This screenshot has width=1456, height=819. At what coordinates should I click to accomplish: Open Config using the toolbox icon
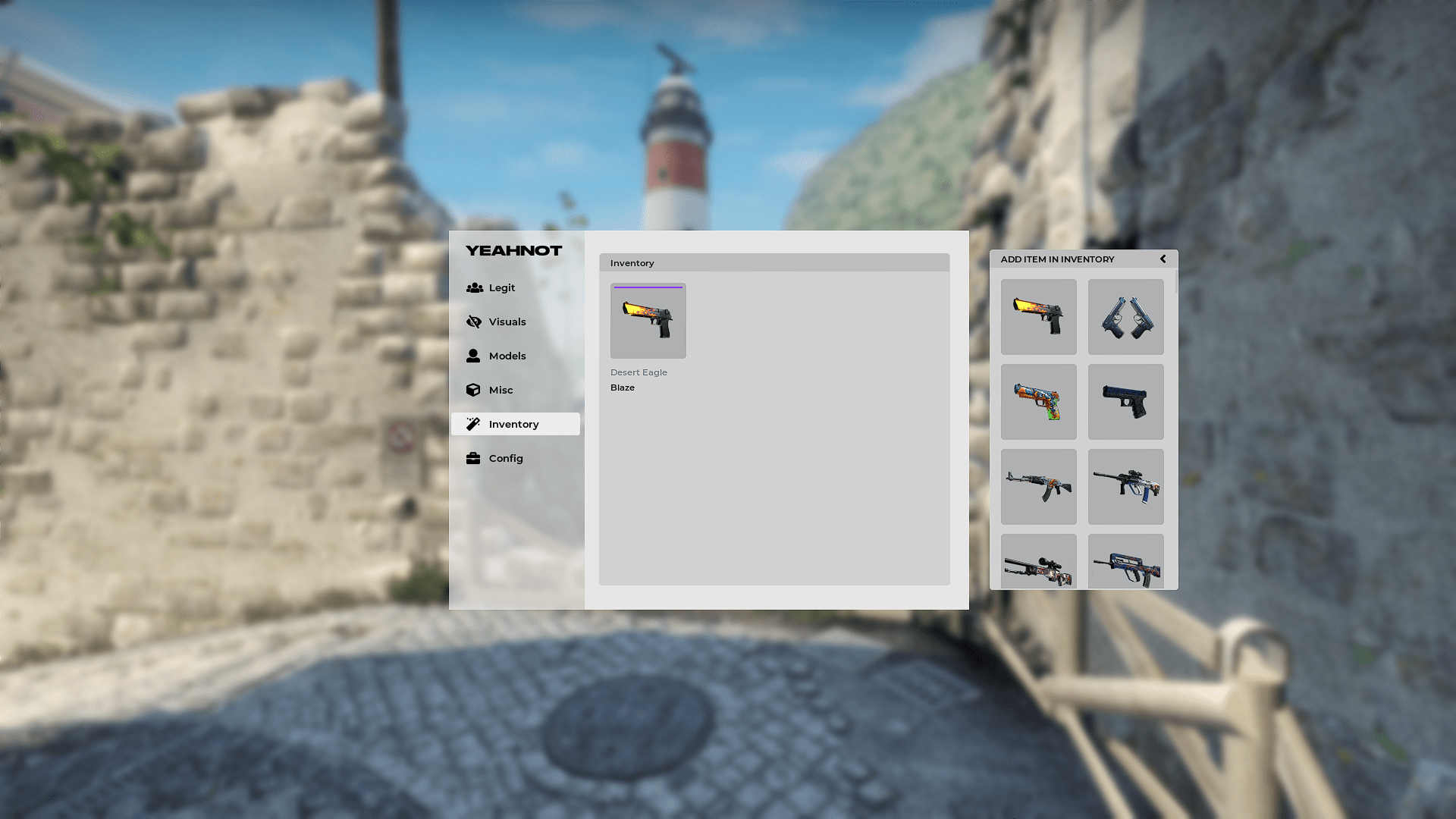(474, 458)
